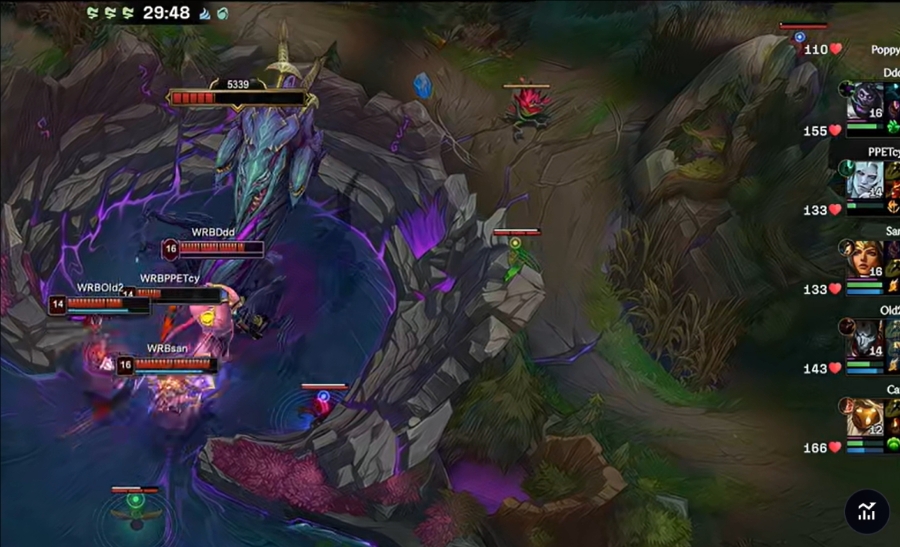Image resolution: width=900 pixels, height=547 pixels.
Task: Select the Ddd champion portrait in scoreboard
Action: [x=863, y=101]
